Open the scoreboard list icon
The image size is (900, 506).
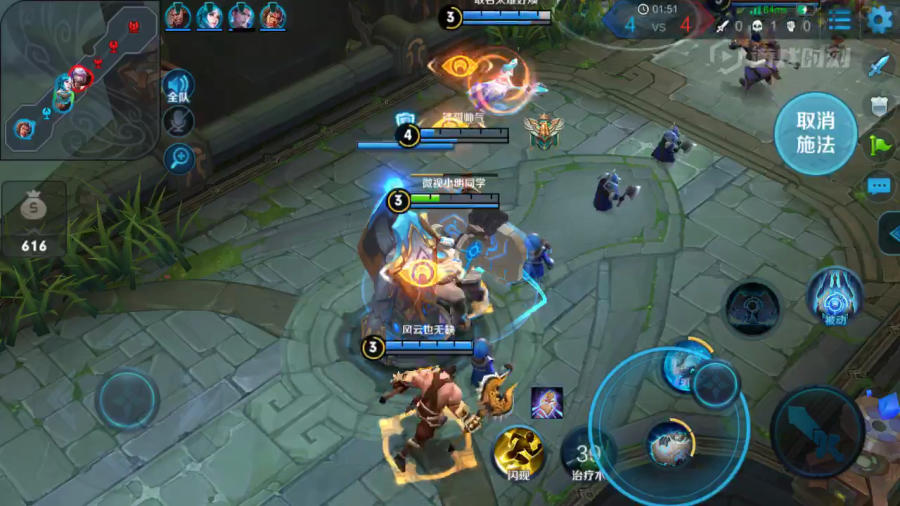840,19
